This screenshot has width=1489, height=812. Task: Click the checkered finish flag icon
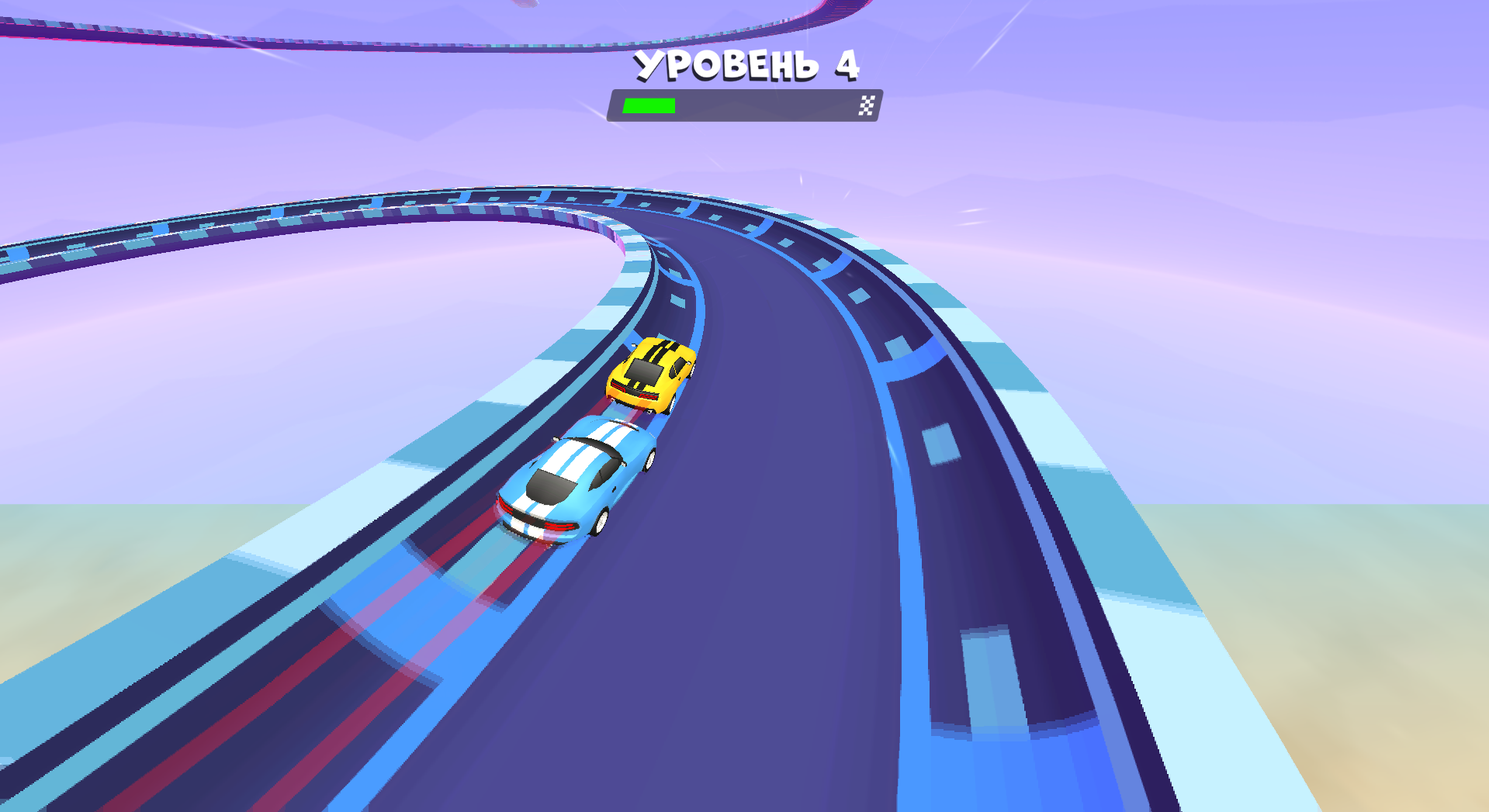coord(865,104)
